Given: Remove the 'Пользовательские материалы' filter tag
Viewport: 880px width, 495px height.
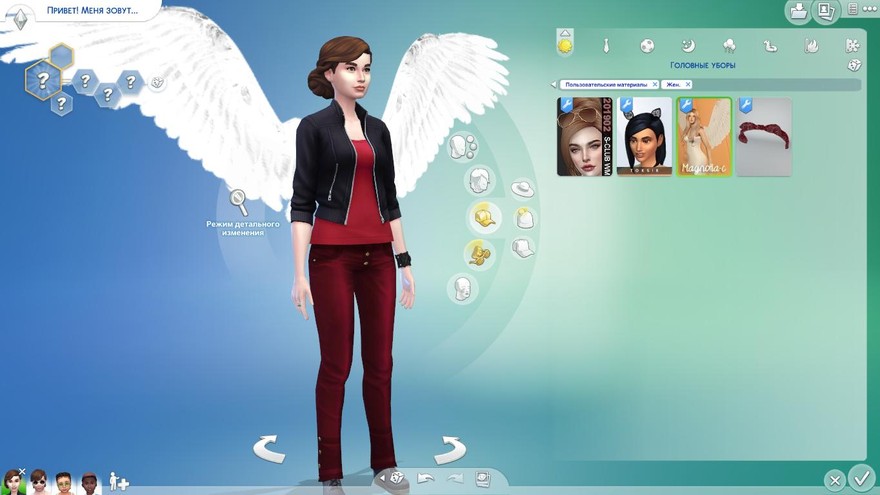Looking at the screenshot, I should 654,85.
